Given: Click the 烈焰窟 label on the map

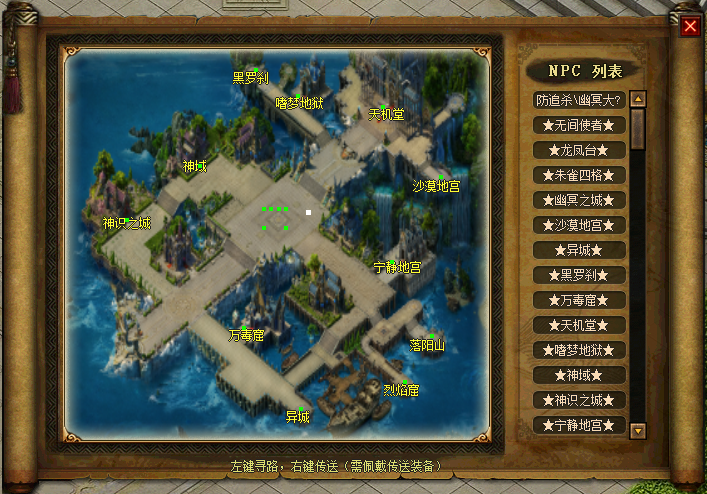Looking at the screenshot, I should point(401,389).
